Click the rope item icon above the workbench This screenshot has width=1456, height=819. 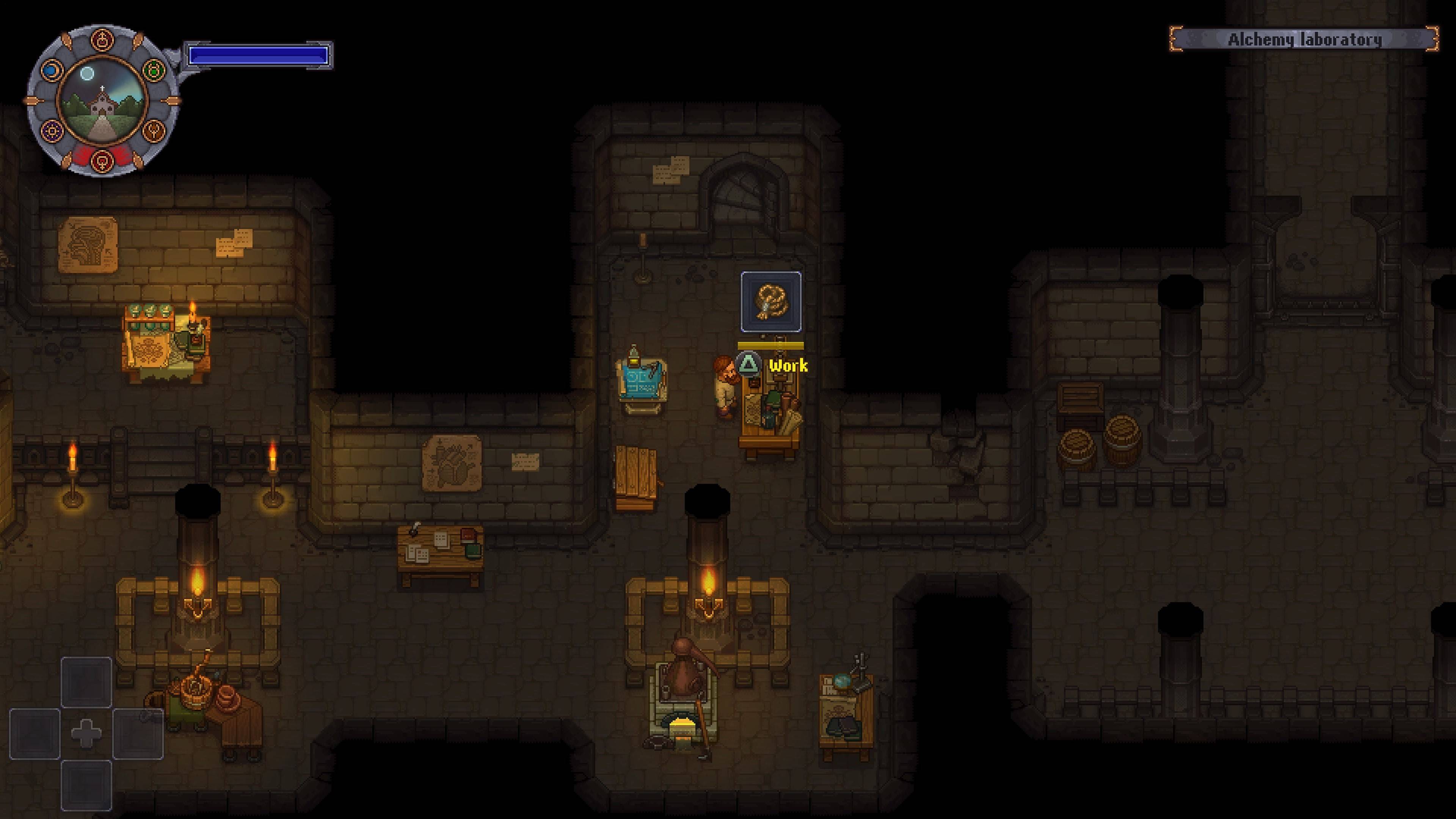pyautogui.click(x=771, y=301)
